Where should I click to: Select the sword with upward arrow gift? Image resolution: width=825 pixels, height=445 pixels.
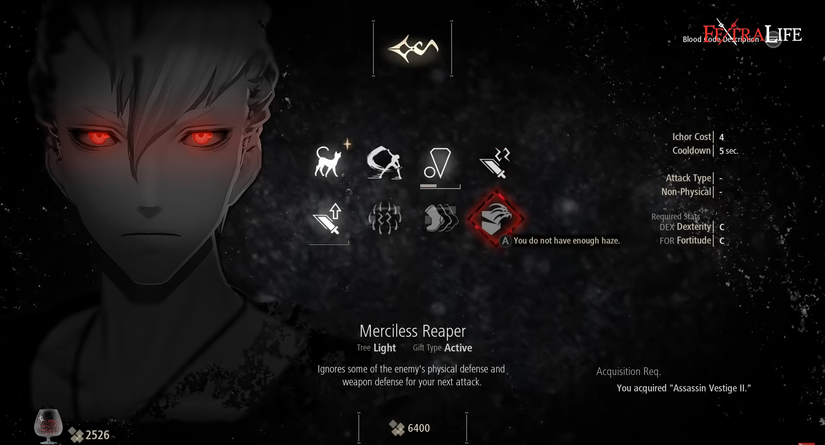pyautogui.click(x=329, y=218)
